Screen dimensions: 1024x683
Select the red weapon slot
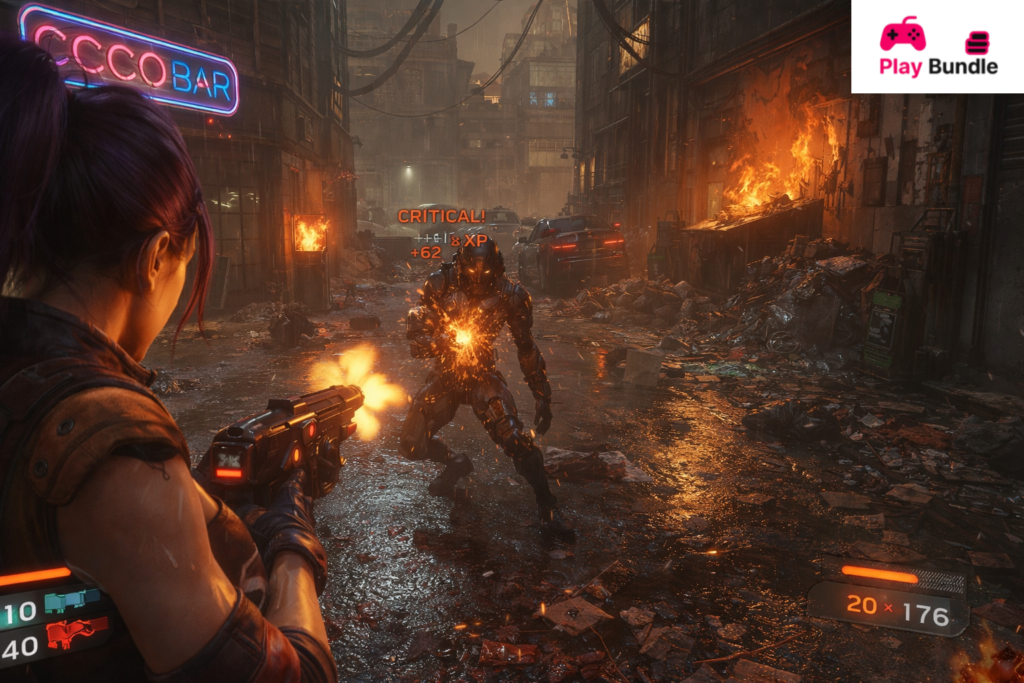pos(76,633)
